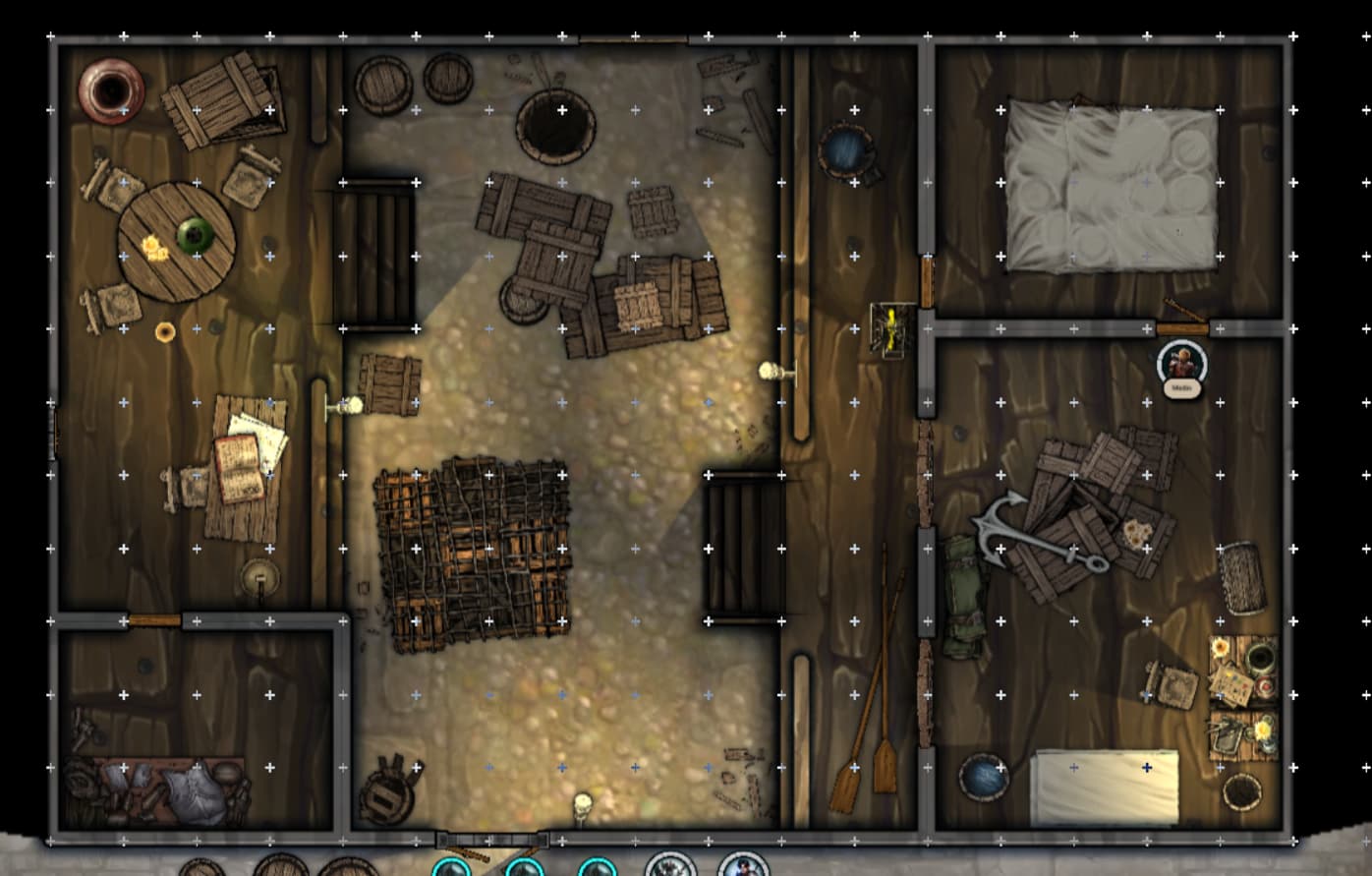1372x876 pixels.
Task: Select the Merlin character token
Action: click(x=1180, y=361)
